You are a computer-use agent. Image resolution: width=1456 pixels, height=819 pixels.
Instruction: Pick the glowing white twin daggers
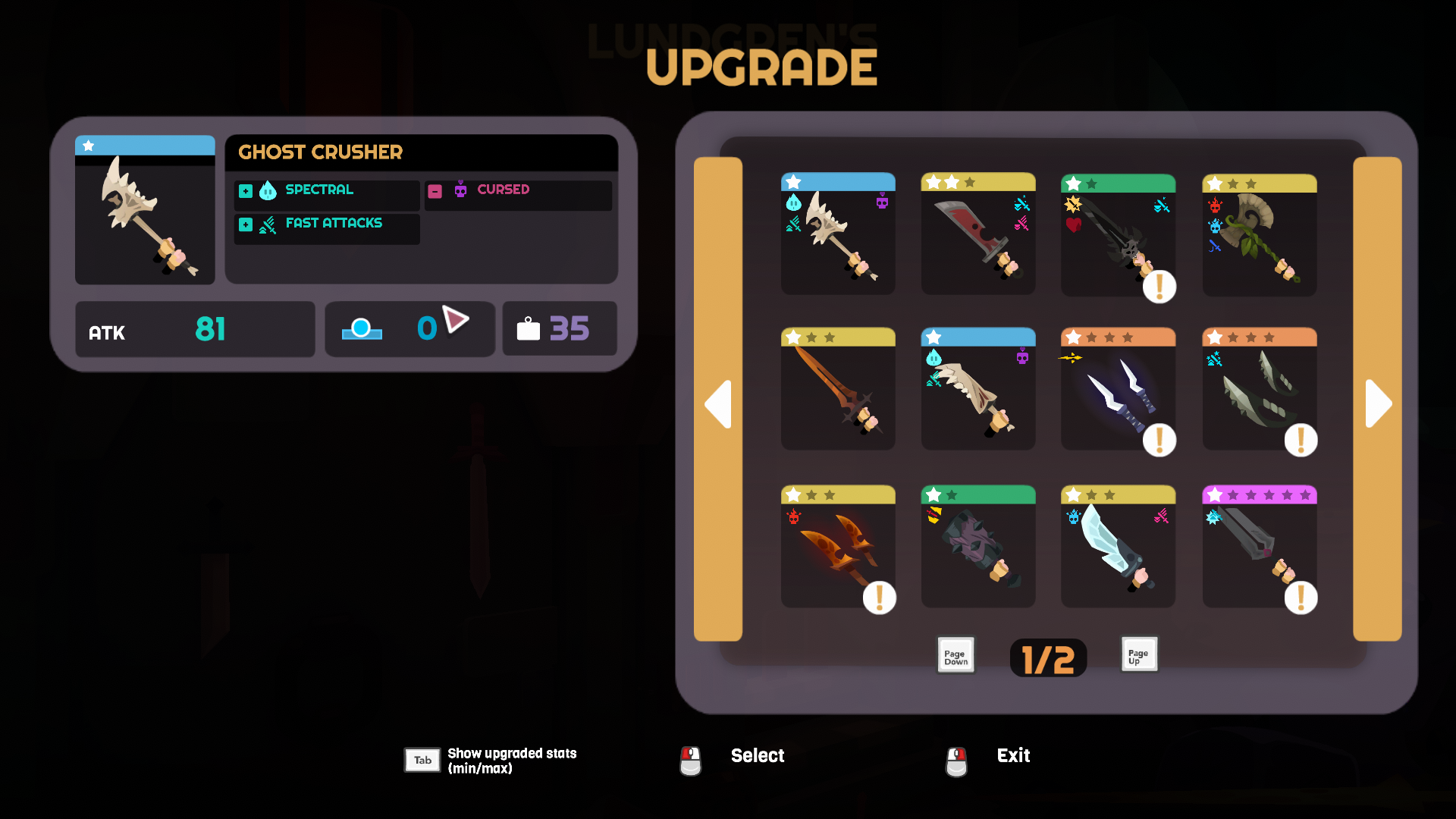tap(1118, 390)
